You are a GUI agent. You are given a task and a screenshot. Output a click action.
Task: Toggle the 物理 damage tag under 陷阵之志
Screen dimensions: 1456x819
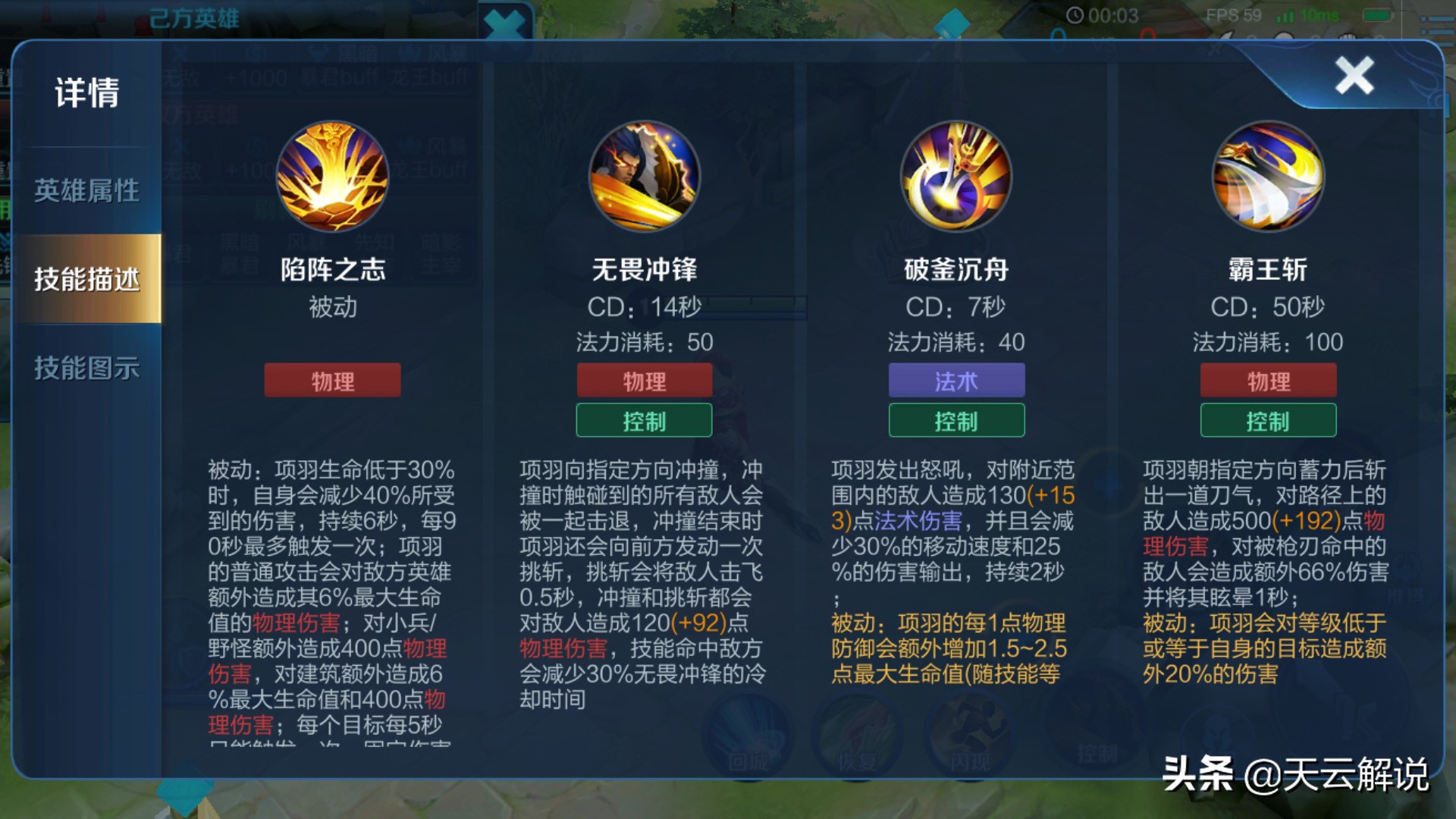[331, 380]
